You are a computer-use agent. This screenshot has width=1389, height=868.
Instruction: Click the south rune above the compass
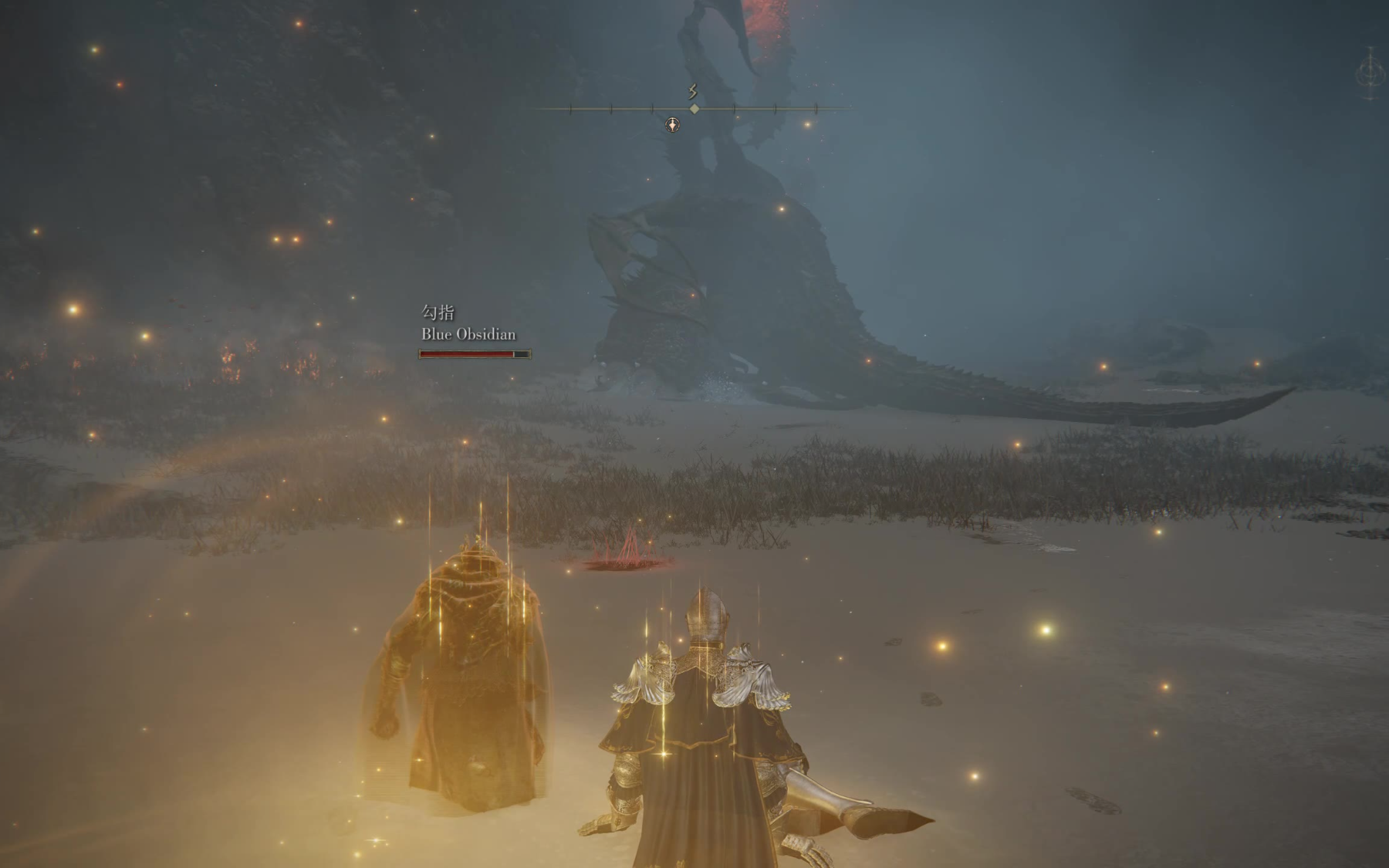693,93
